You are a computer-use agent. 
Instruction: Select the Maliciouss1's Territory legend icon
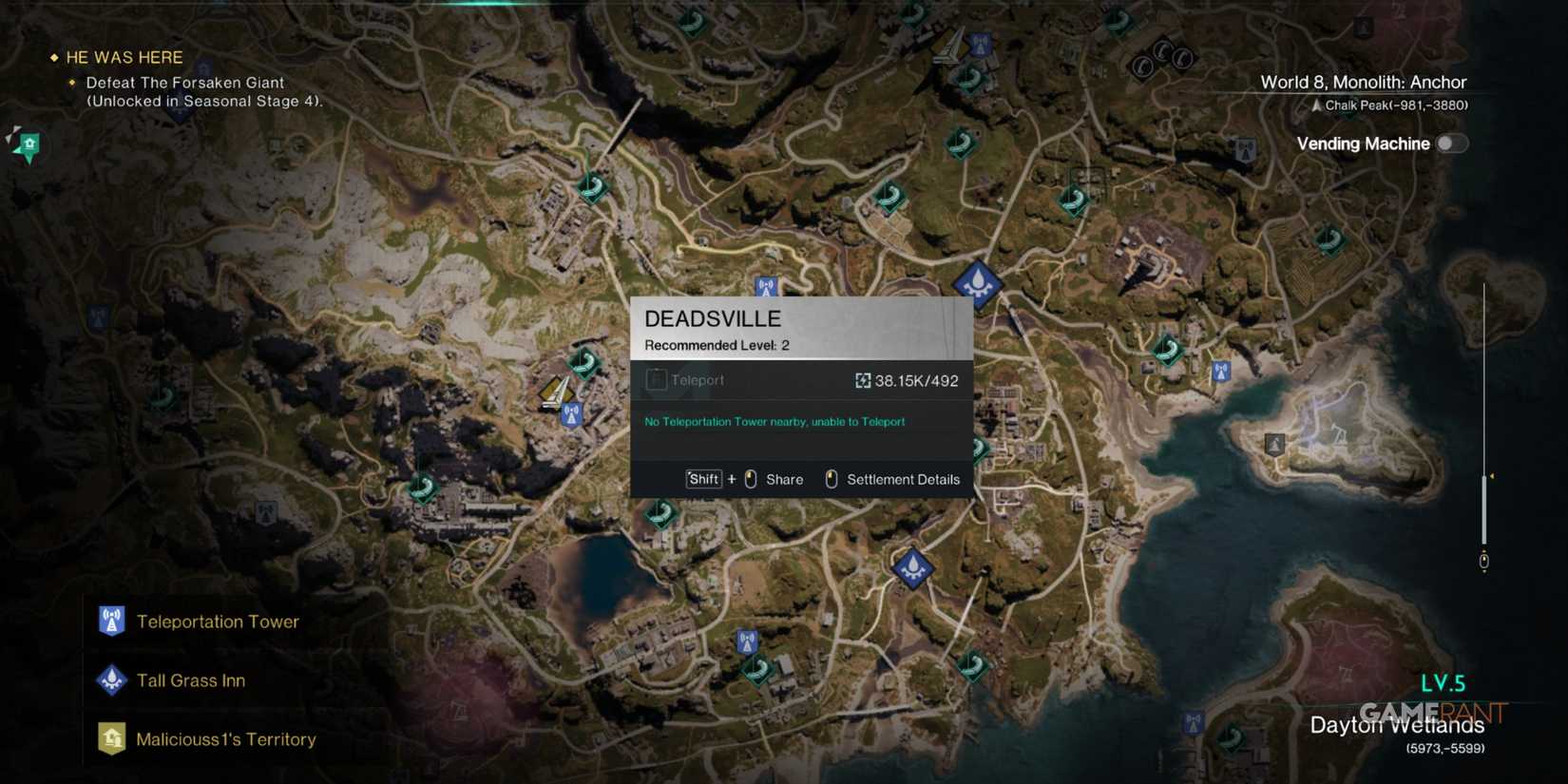[x=111, y=738]
